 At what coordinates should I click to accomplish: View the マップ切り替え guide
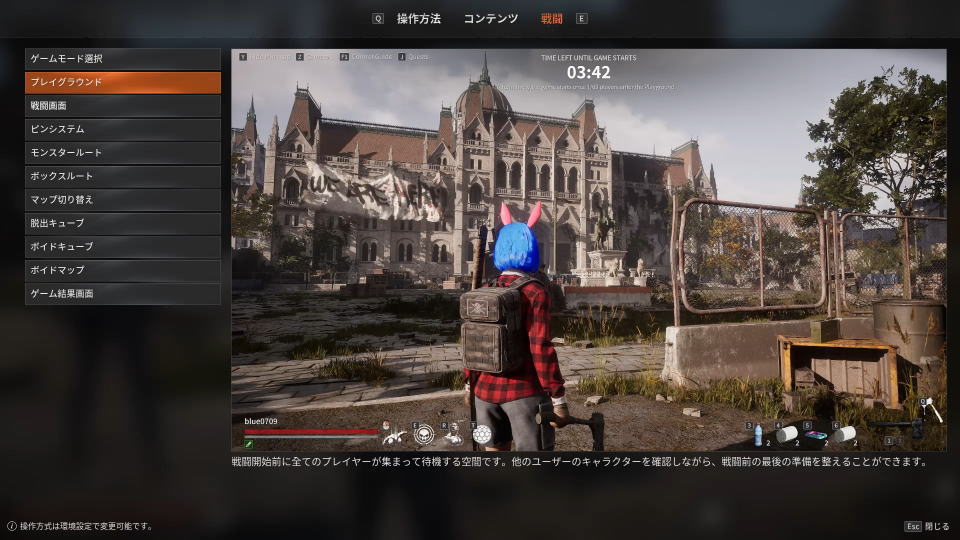tap(122, 200)
